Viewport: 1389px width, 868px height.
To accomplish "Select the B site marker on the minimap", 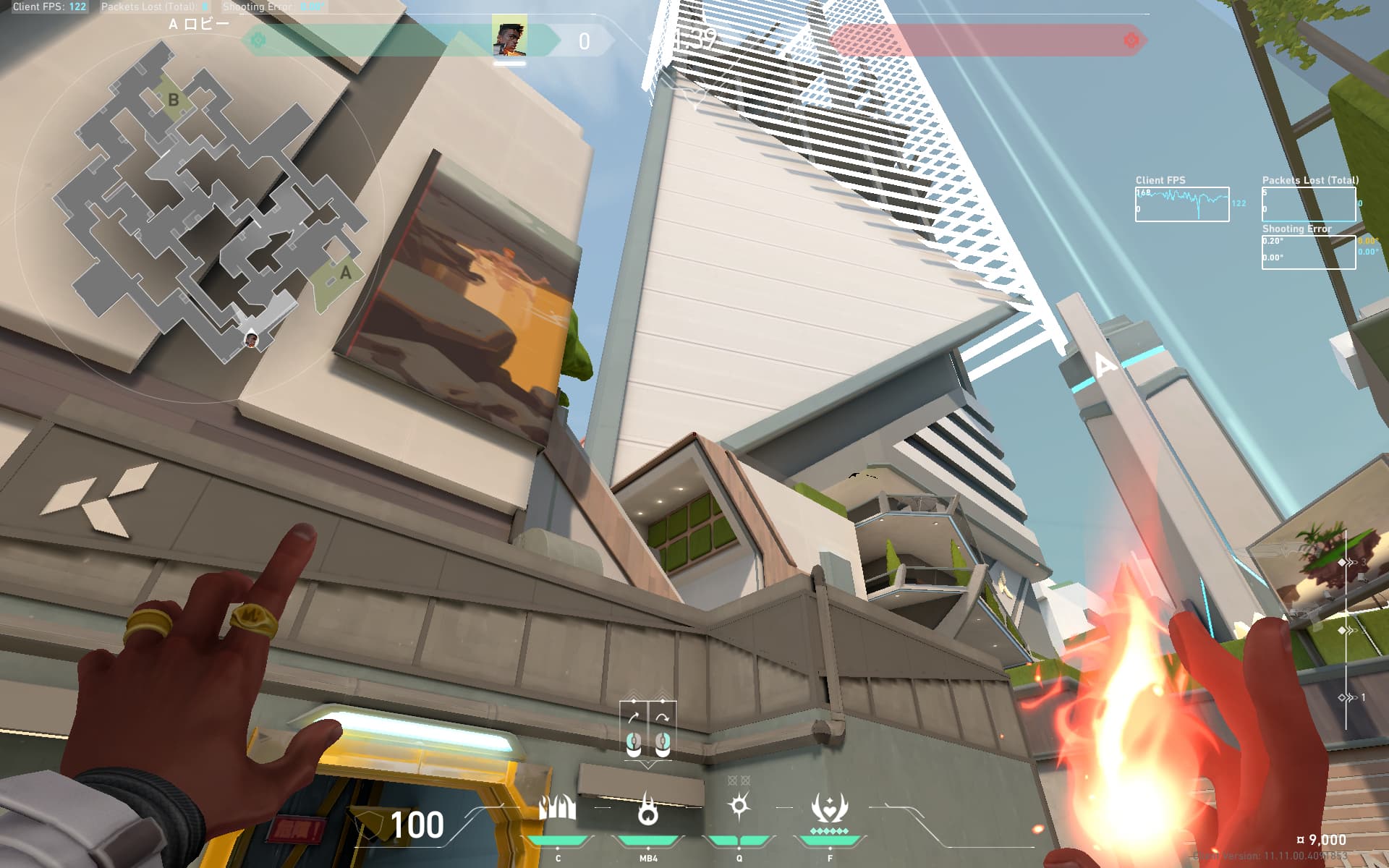I will point(173,100).
